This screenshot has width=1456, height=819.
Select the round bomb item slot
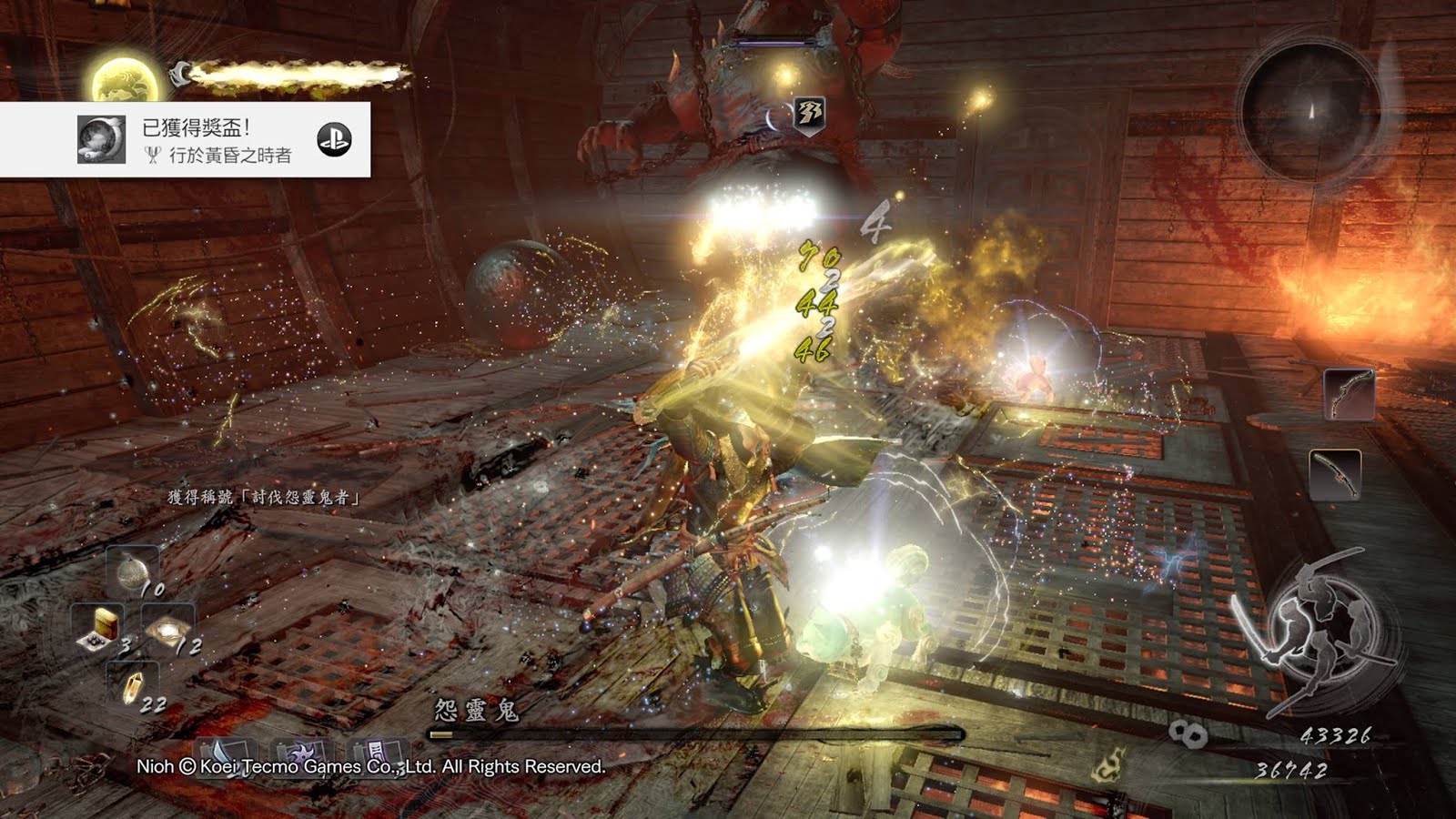pyautogui.click(x=133, y=570)
